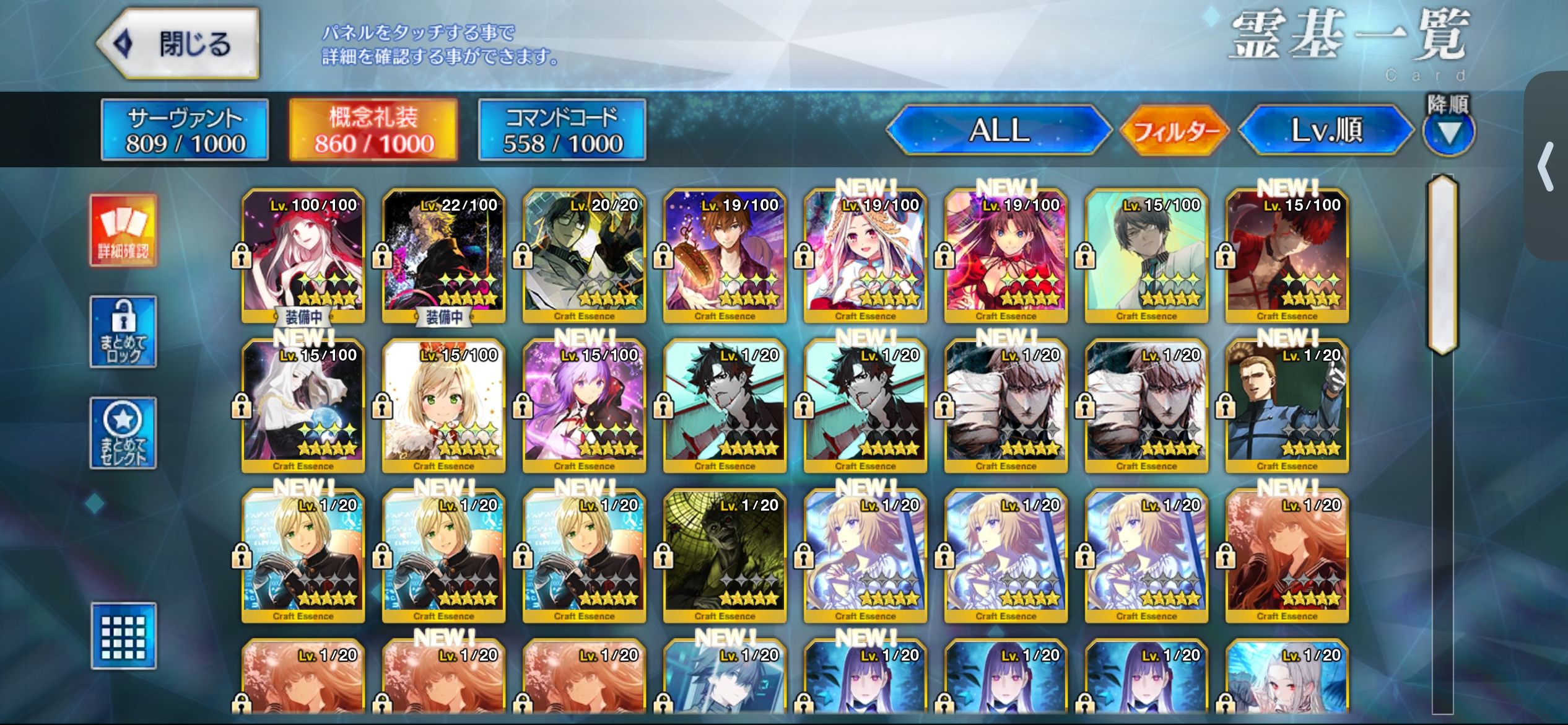
Task: Tap the blue-uniformed officer craft essence card
Action: 1287,405
